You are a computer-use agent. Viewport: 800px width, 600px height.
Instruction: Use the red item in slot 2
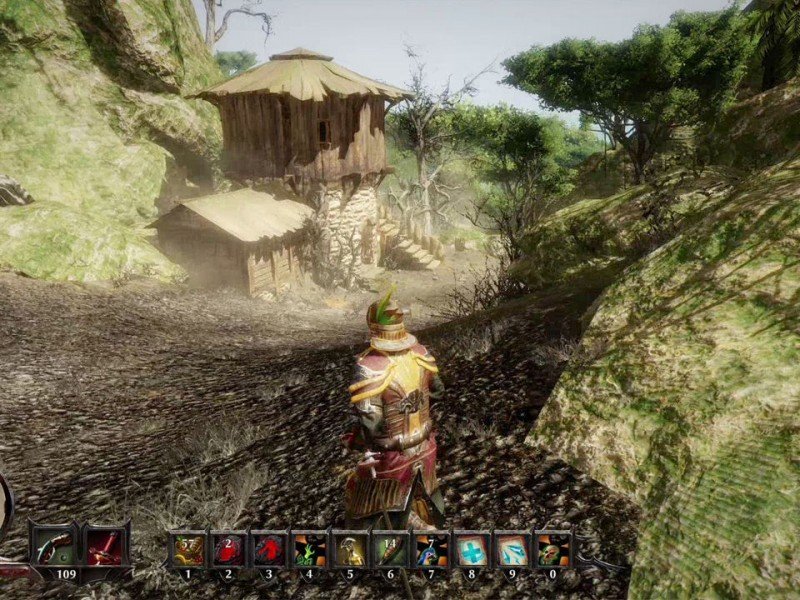coord(228,549)
